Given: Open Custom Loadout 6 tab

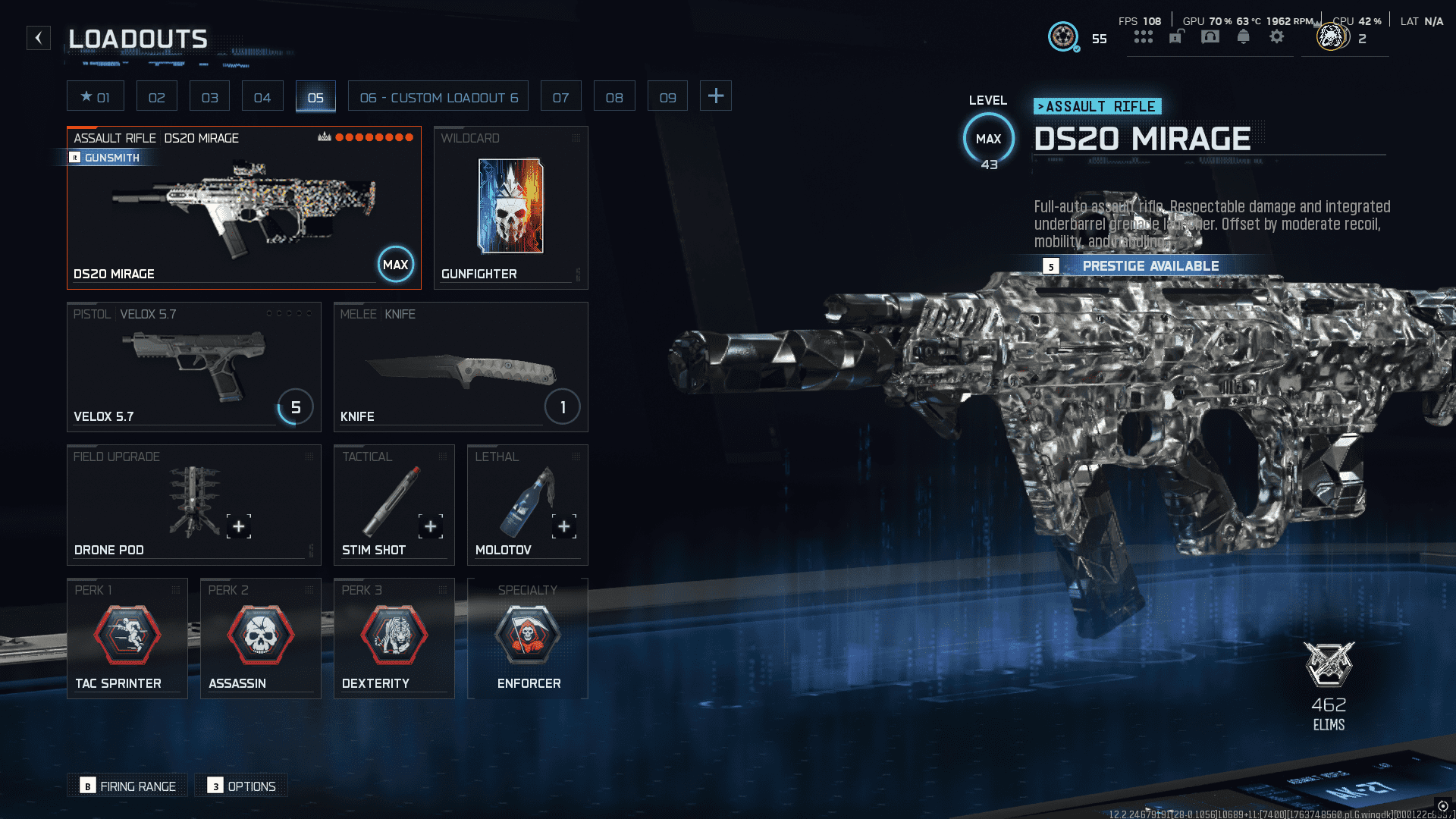Looking at the screenshot, I should tap(438, 97).
